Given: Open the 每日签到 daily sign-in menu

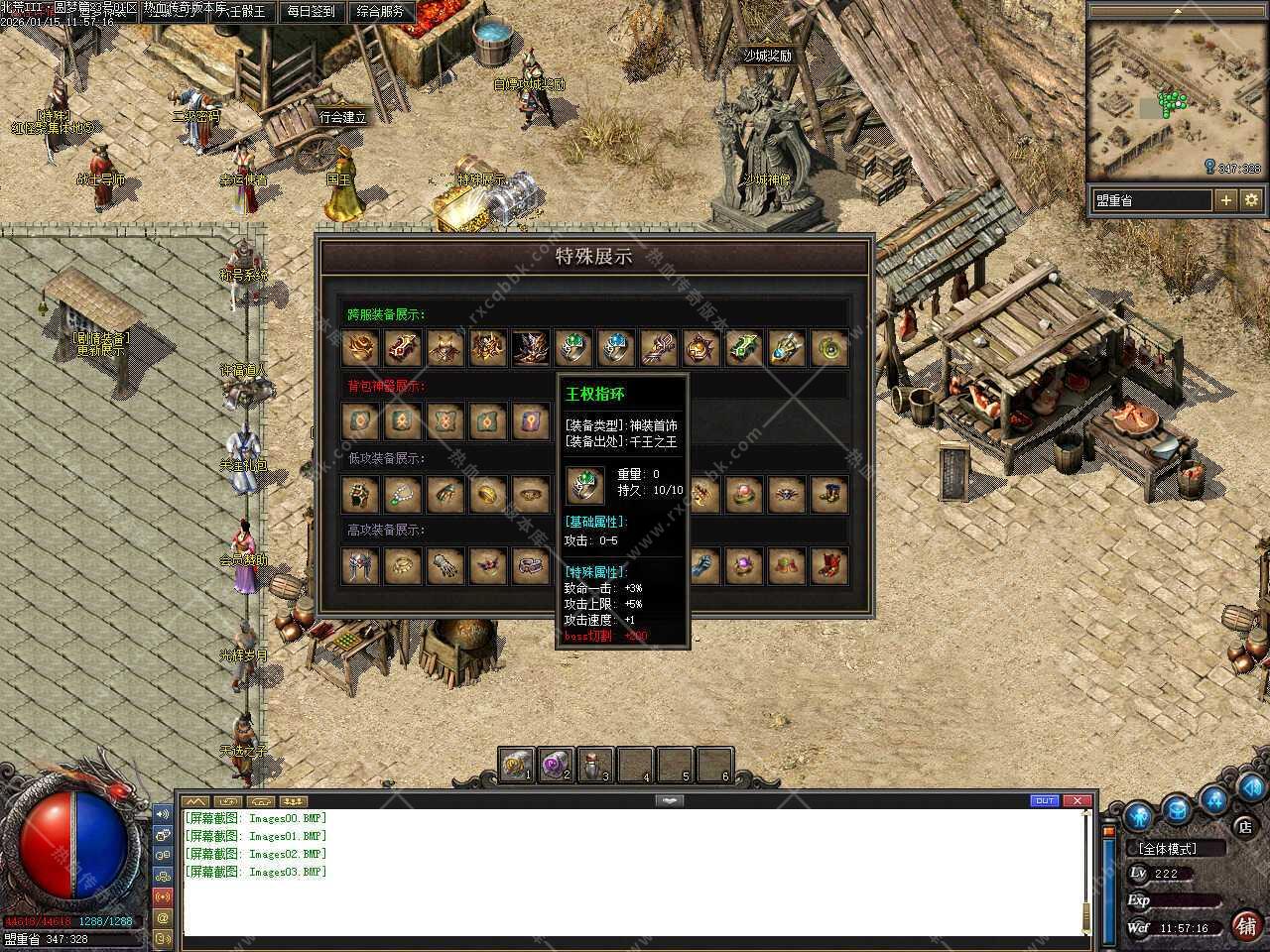Looking at the screenshot, I should [x=311, y=12].
